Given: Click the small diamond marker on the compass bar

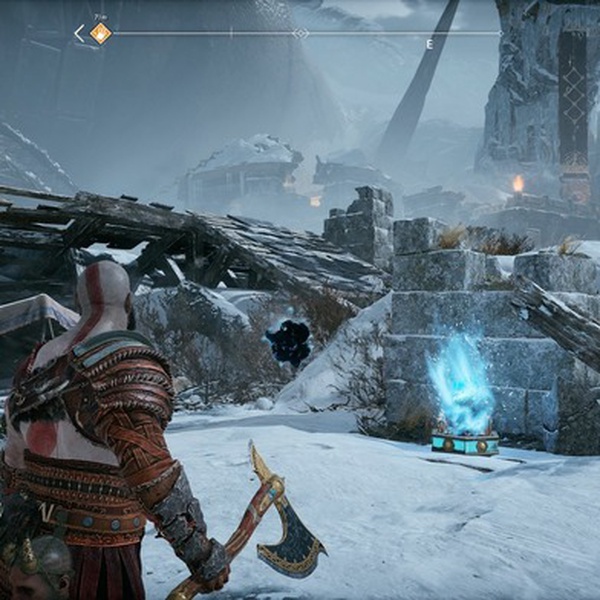Looking at the screenshot, I should pyautogui.click(x=300, y=33).
